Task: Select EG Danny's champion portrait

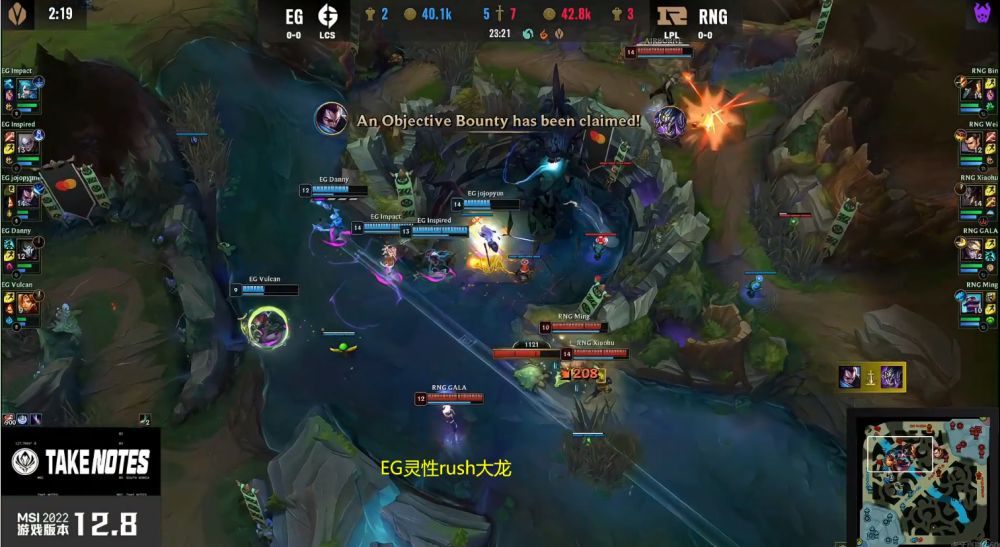Action: point(28,249)
